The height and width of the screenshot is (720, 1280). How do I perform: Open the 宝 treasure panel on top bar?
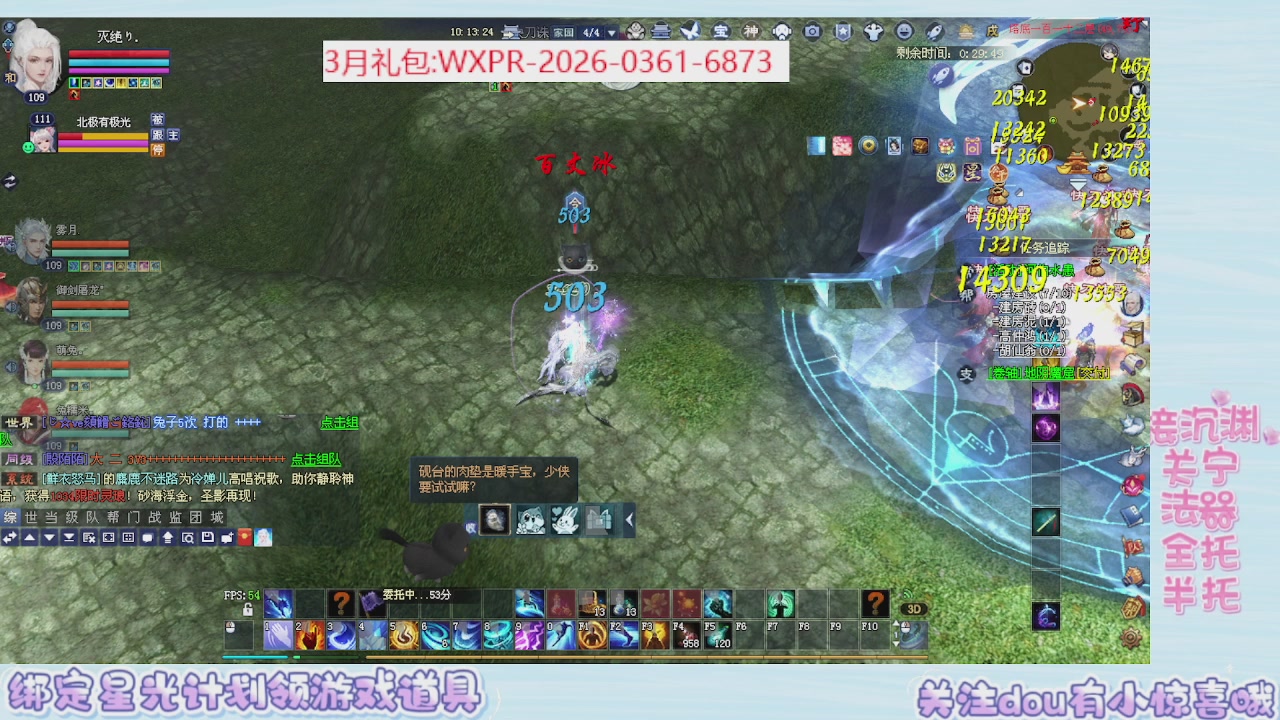722,31
